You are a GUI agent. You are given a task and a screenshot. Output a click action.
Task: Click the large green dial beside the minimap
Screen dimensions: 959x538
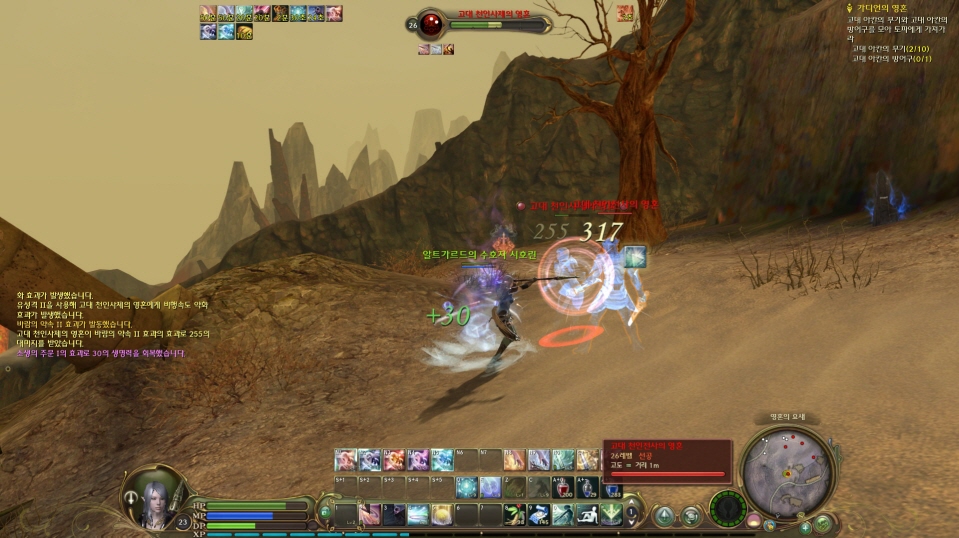pos(727,508)
